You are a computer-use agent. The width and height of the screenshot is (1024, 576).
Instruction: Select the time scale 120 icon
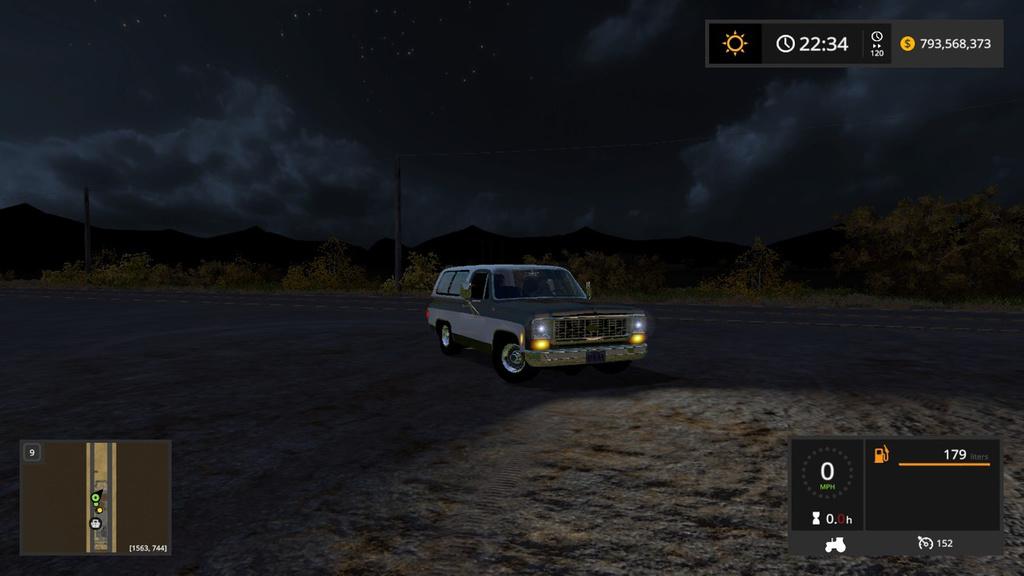(877, 43)
